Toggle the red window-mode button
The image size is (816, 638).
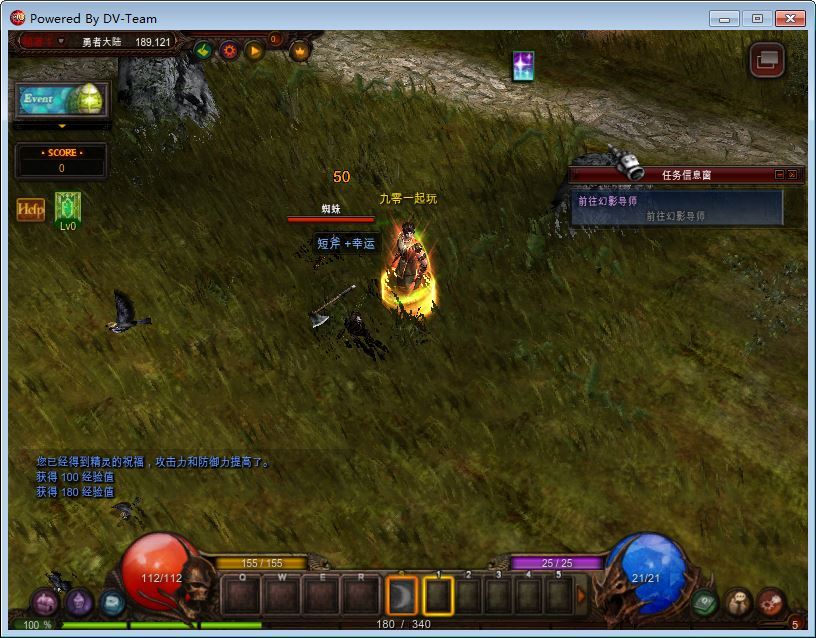pyautogui.click(x=767, y=60)
